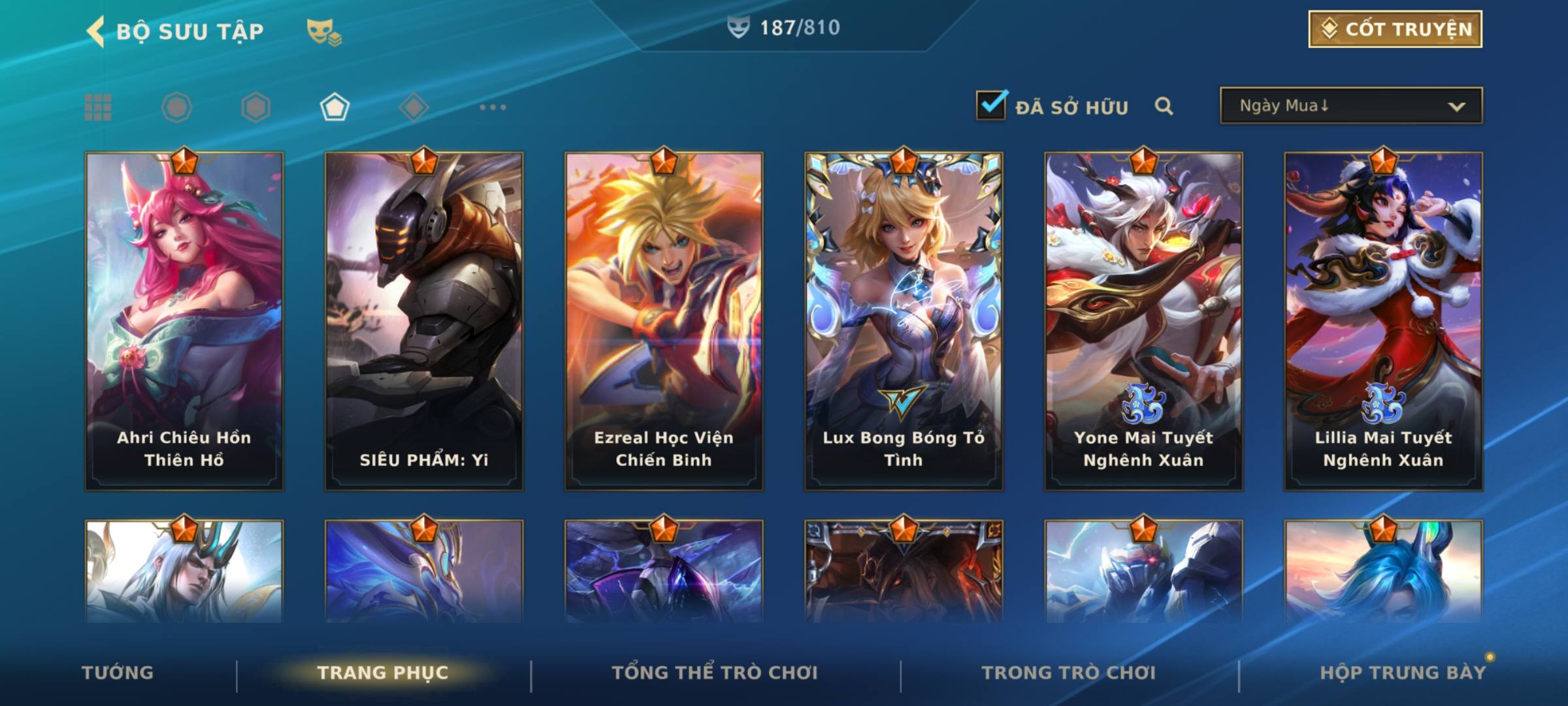Image resolution: width=1568 pixels, height=706 pixels.
Task: Open the Cốt Truyện button
Action: (x=1395, y=29)
